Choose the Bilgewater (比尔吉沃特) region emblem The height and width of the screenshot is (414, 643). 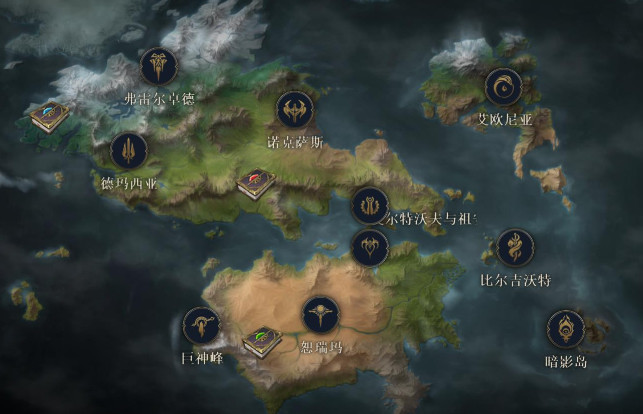coord(515,248)
